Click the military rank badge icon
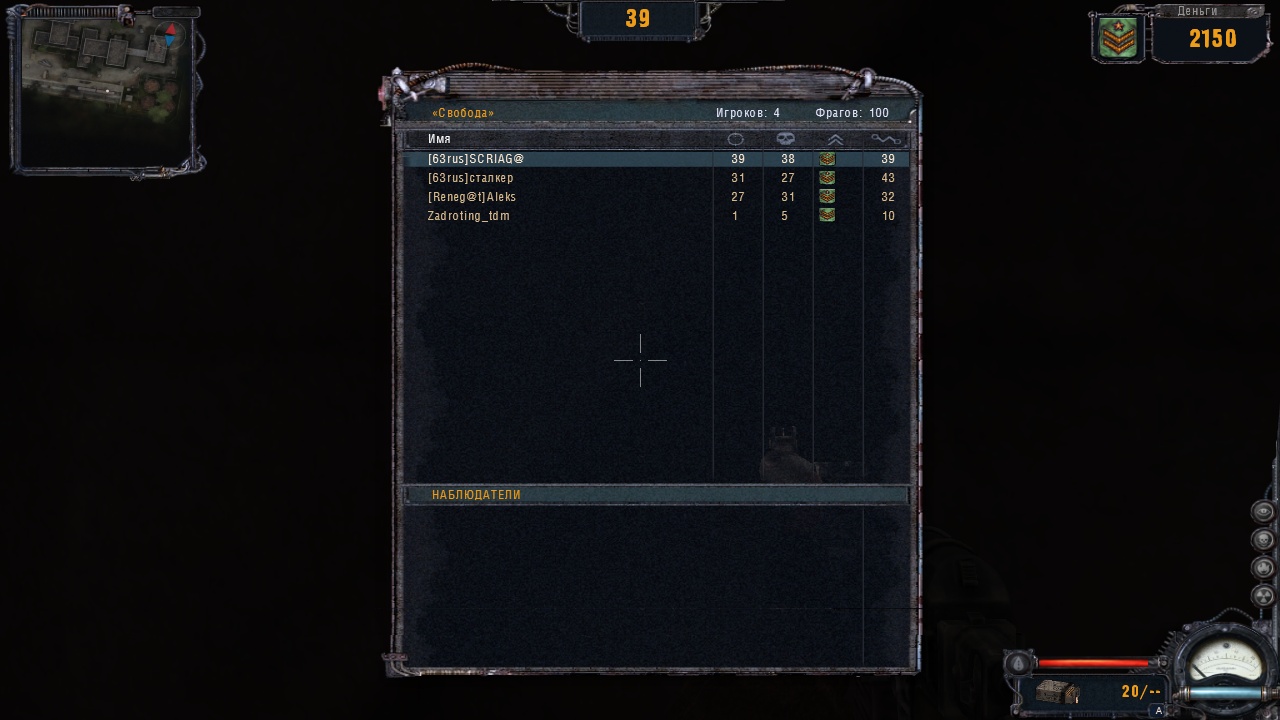This screenshot has height=720, width=1280. [1118, 39]
